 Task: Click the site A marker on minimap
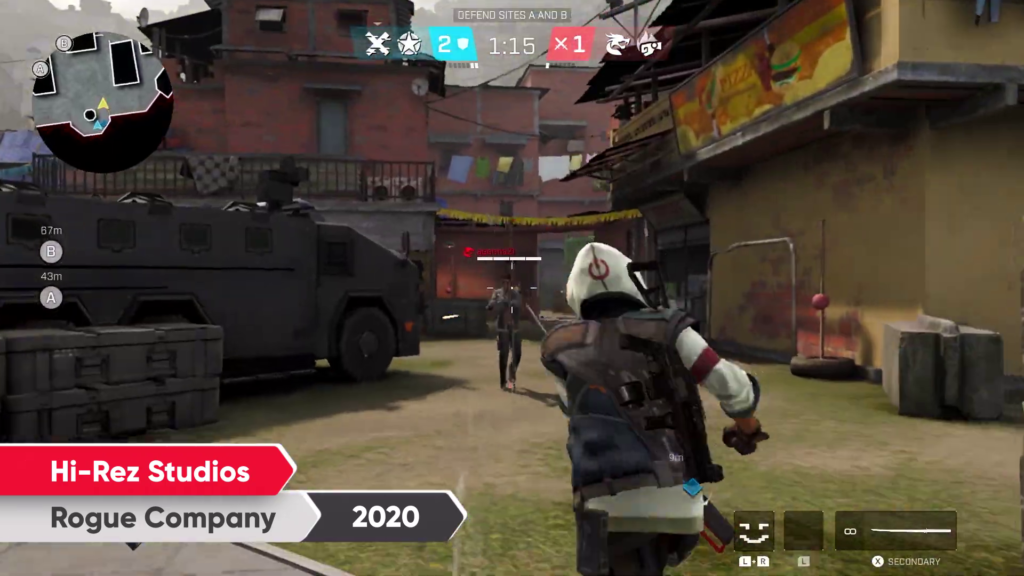pyautogui.click(x=40, y=69)
